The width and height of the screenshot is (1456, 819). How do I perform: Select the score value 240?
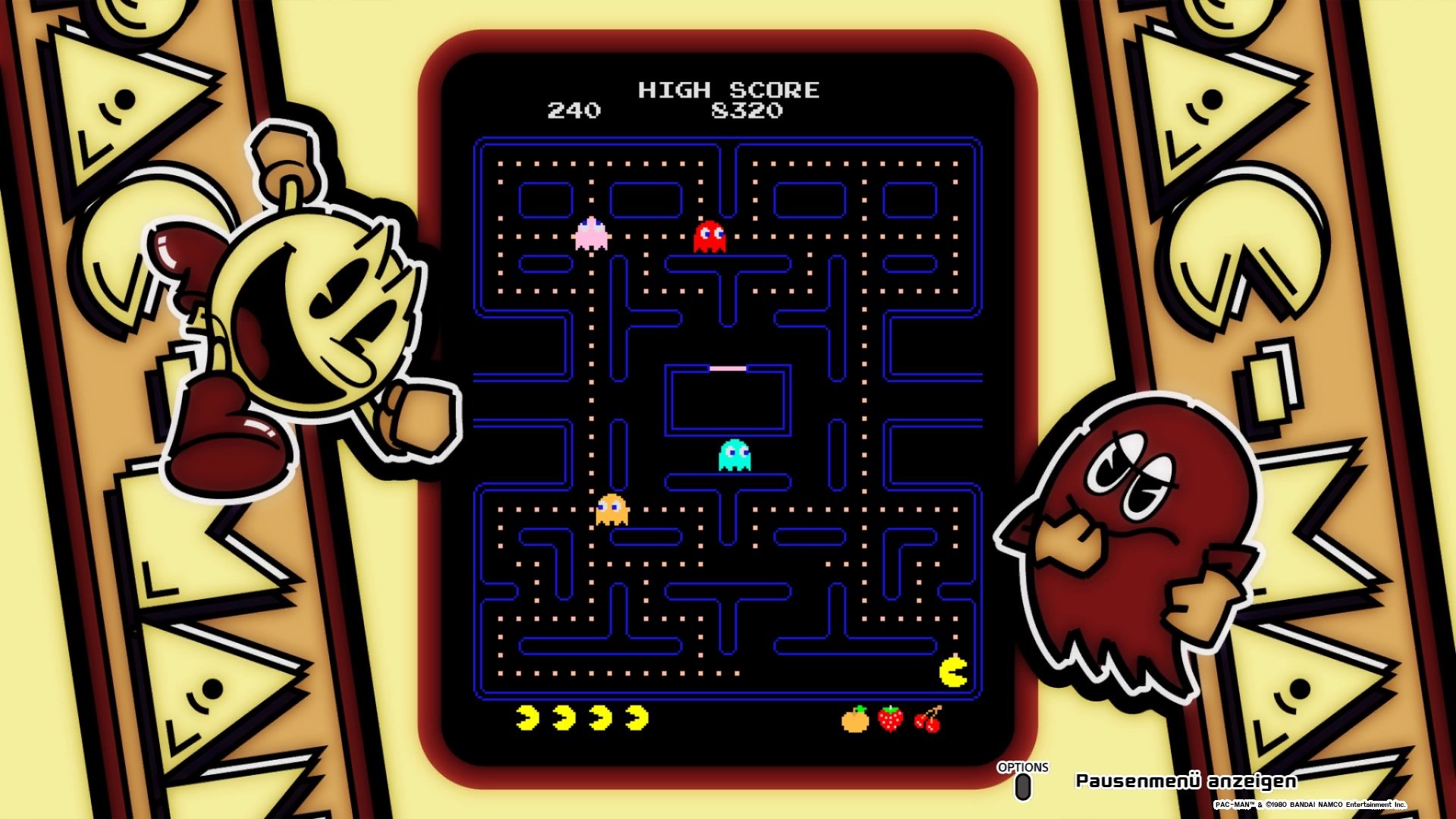pos(574,111)
